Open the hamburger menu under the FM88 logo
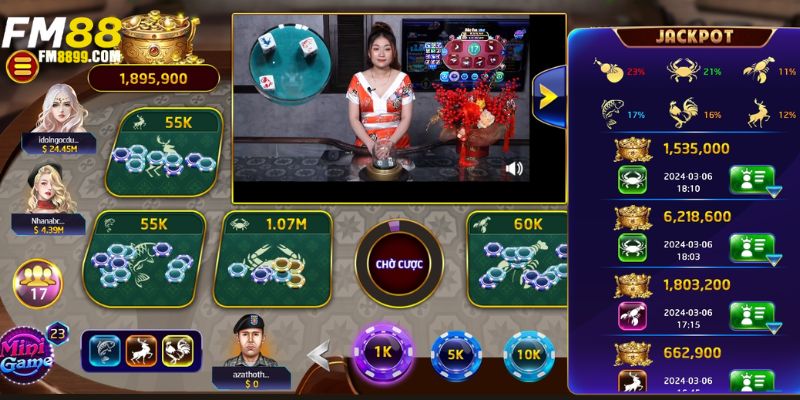Screen dimensions: 800x400 tap(20, 67)
